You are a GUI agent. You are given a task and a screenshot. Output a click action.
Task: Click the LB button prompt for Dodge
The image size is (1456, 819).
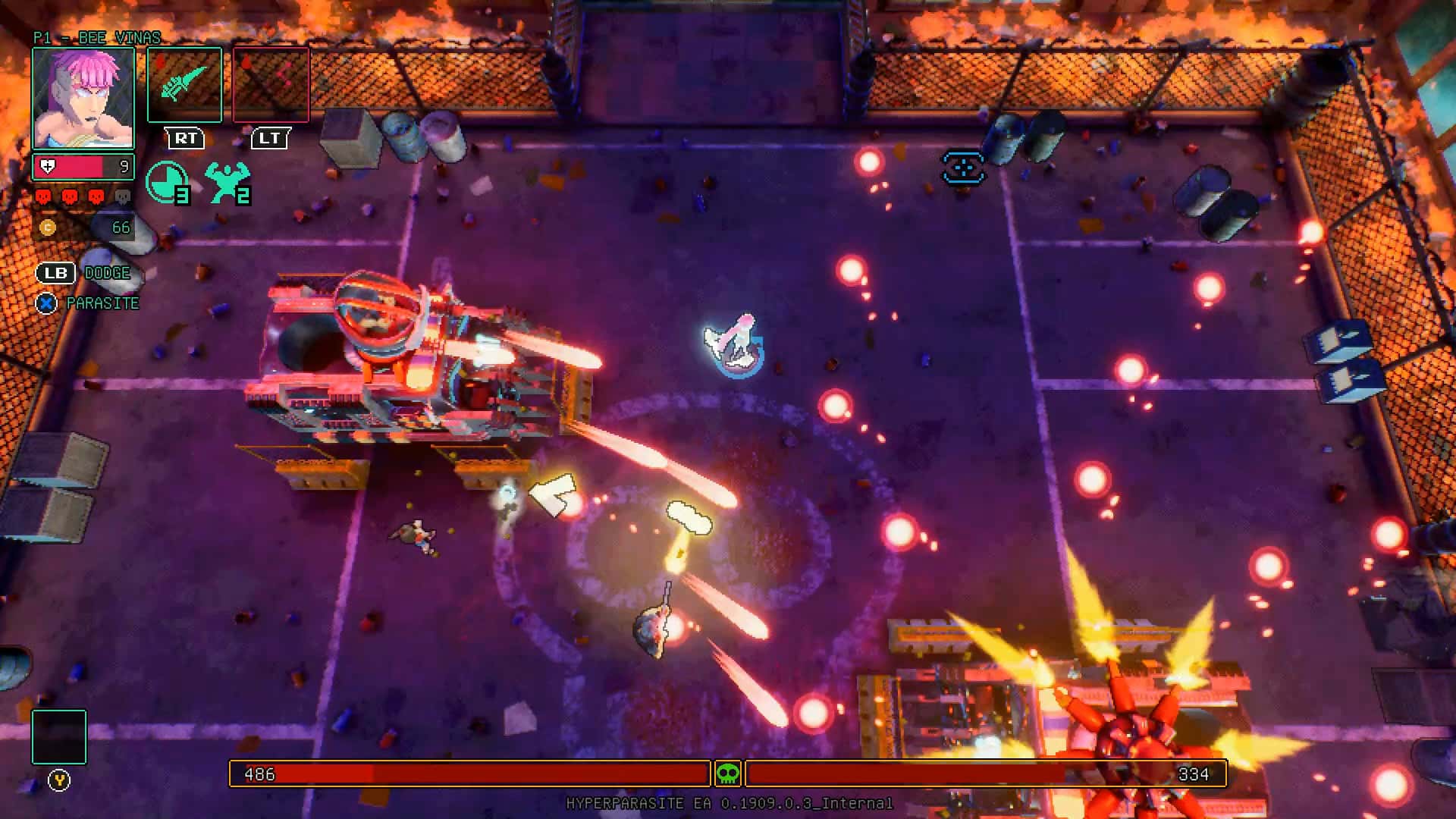tap(55, 273)
